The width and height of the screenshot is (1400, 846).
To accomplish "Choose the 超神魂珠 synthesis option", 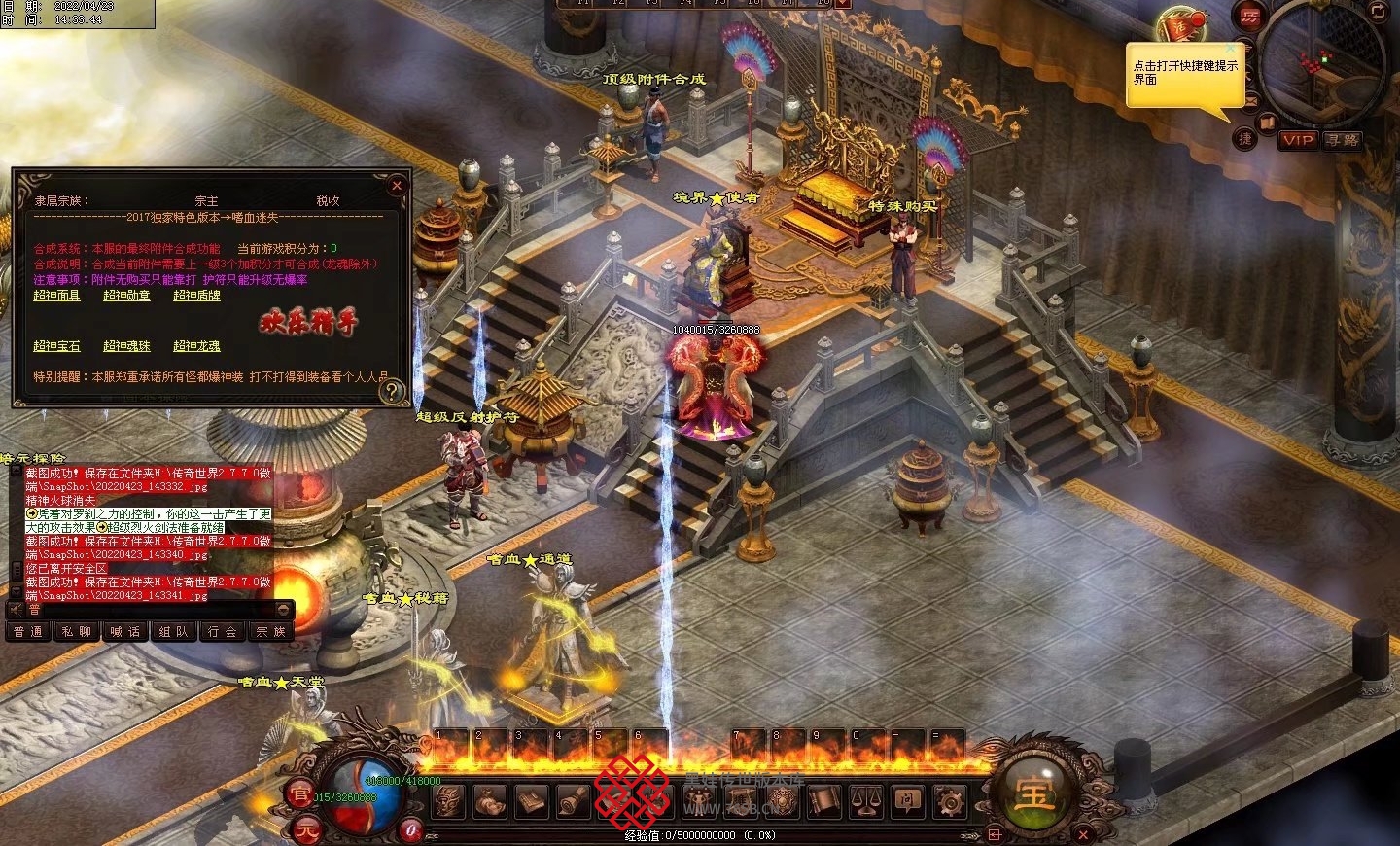I will click(126, 346).
